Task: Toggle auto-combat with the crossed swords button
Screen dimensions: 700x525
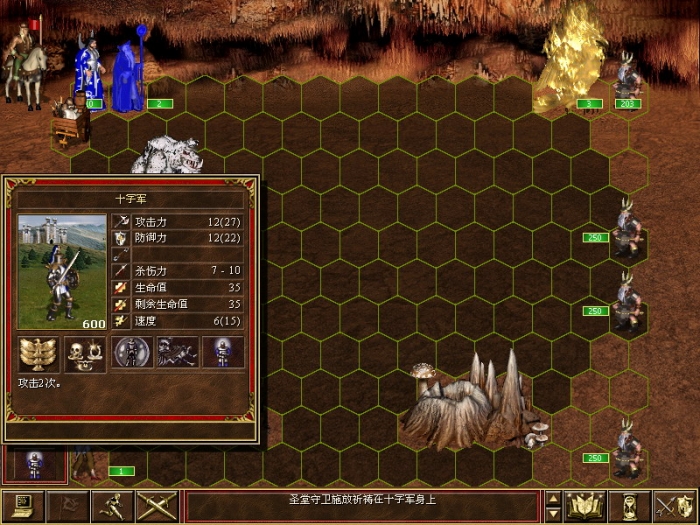Action: (x=157, y=506)
